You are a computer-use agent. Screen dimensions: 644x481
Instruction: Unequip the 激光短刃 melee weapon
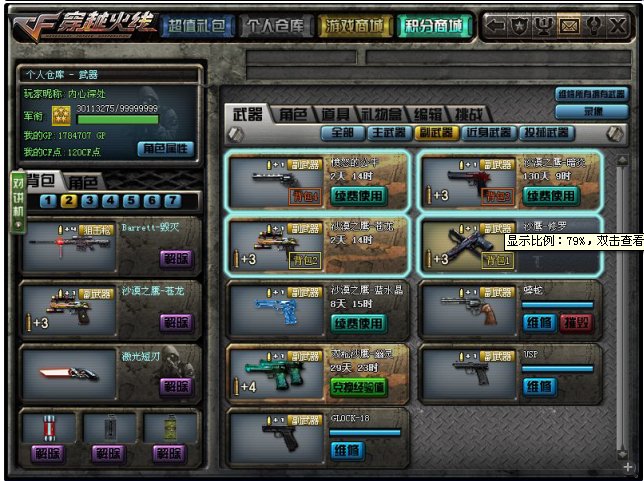click(175, 386)
